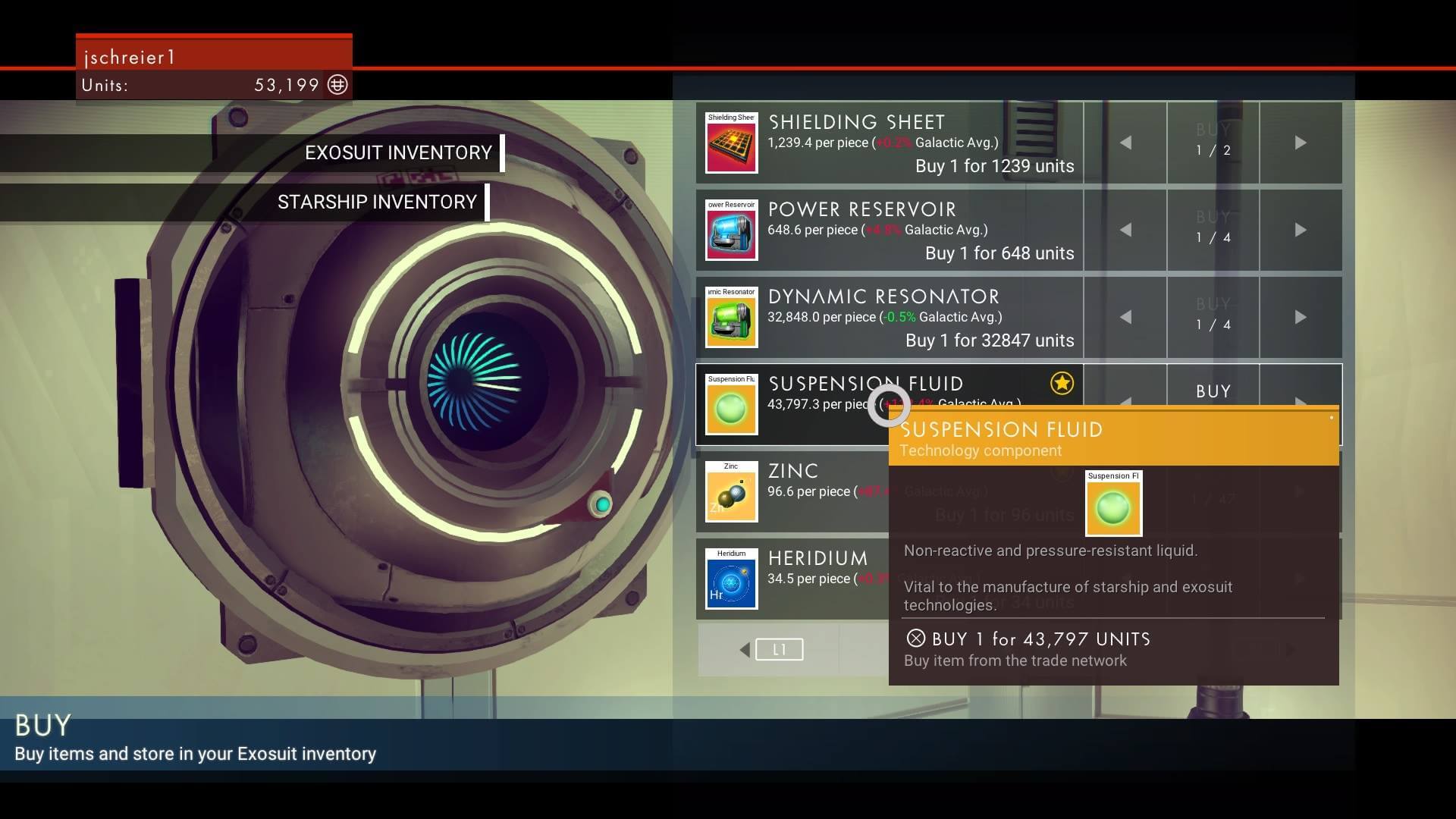Decrease Shielding Sheet buy quantity
Image resolution: width=1456 pixels, height=819 pixels.
click(1125, 143)
